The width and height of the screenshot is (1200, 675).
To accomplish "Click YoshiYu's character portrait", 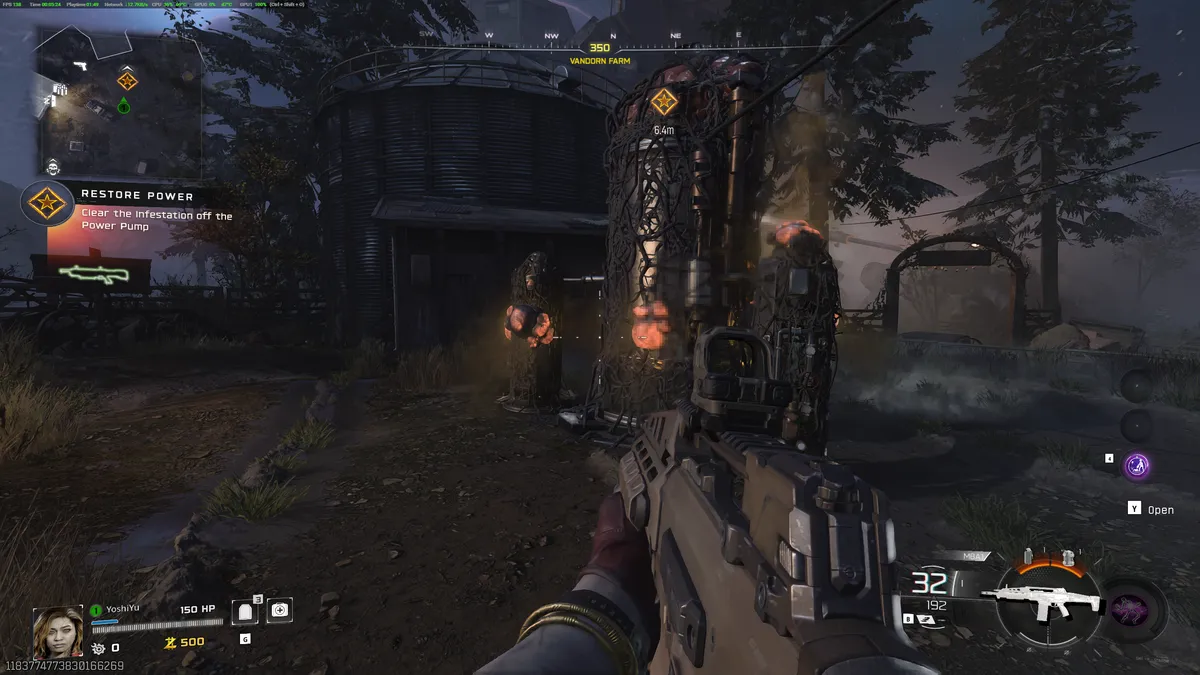I will [58, 631].
